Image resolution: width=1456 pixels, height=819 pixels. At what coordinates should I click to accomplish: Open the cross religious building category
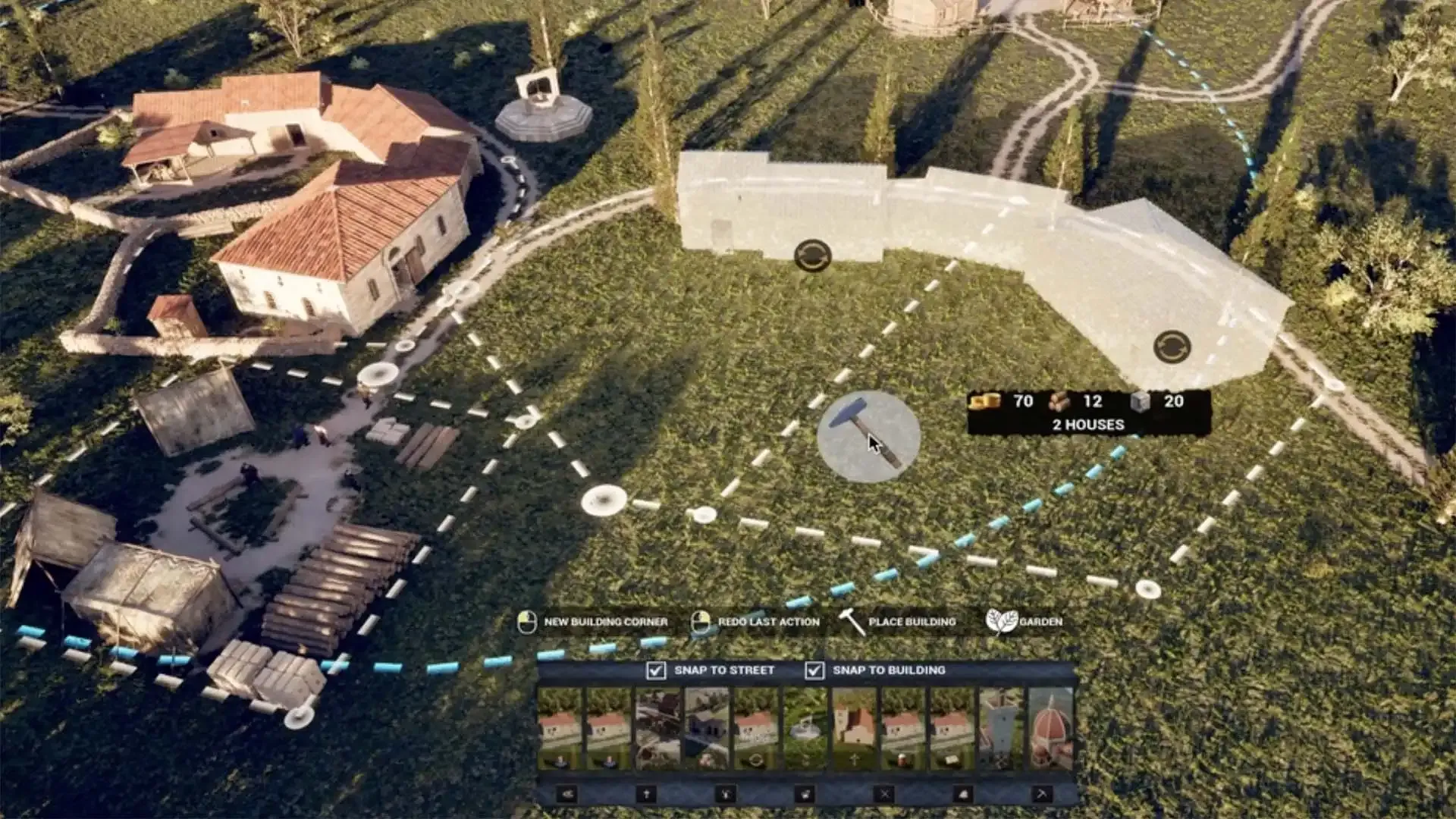[x=646, y=794]
